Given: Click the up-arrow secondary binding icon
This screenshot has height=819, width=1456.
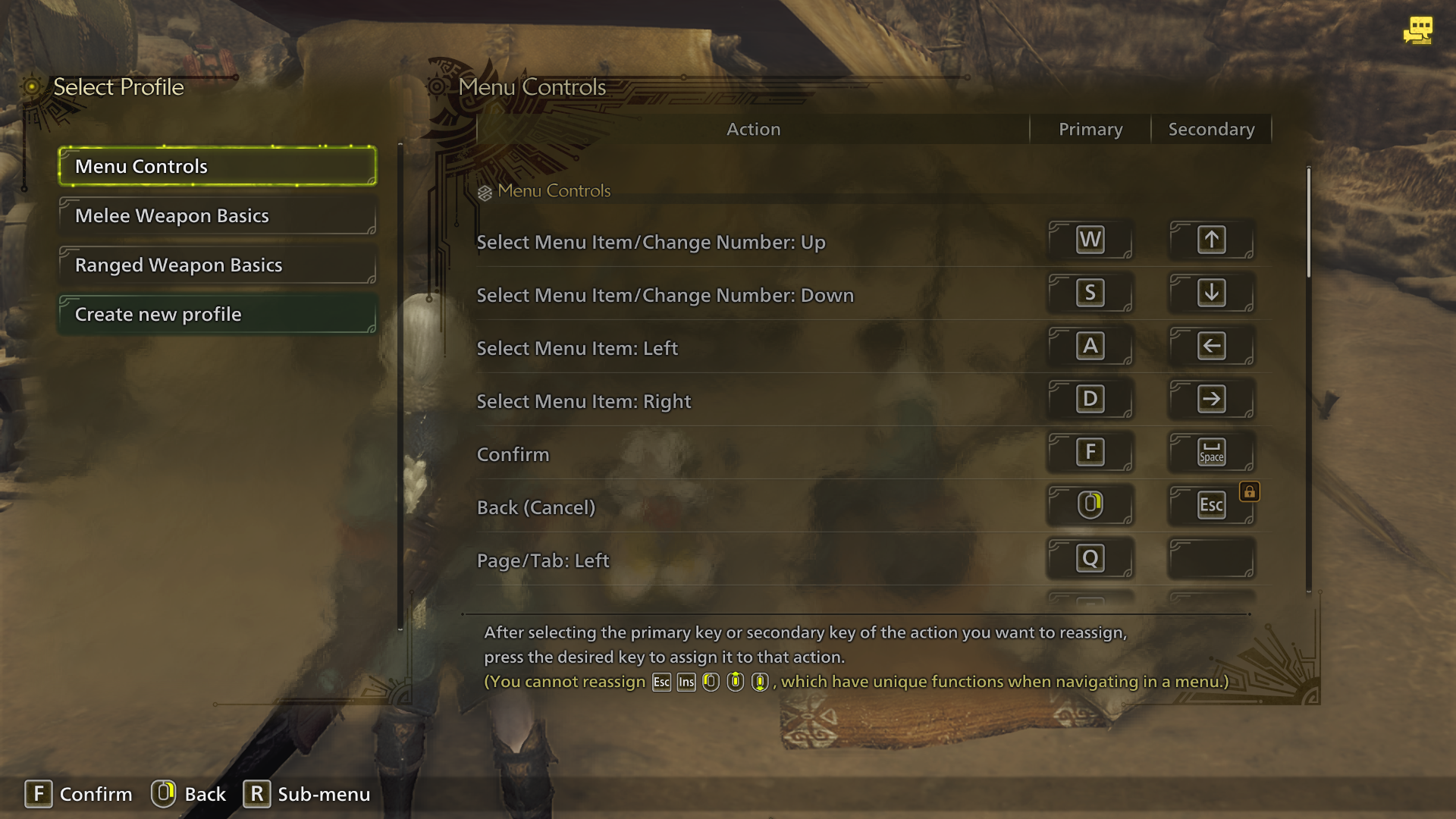Looking at the screenshot, I should coord(1211,240).
